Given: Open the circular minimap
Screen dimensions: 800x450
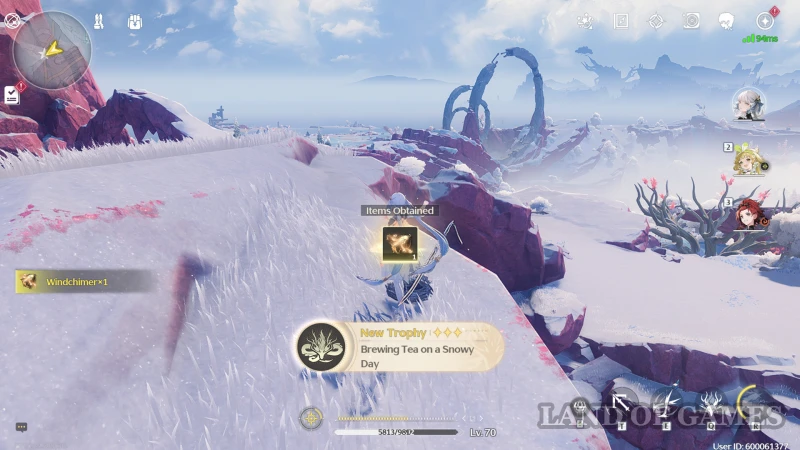Looking at the screenshot, I should [52, 50].
